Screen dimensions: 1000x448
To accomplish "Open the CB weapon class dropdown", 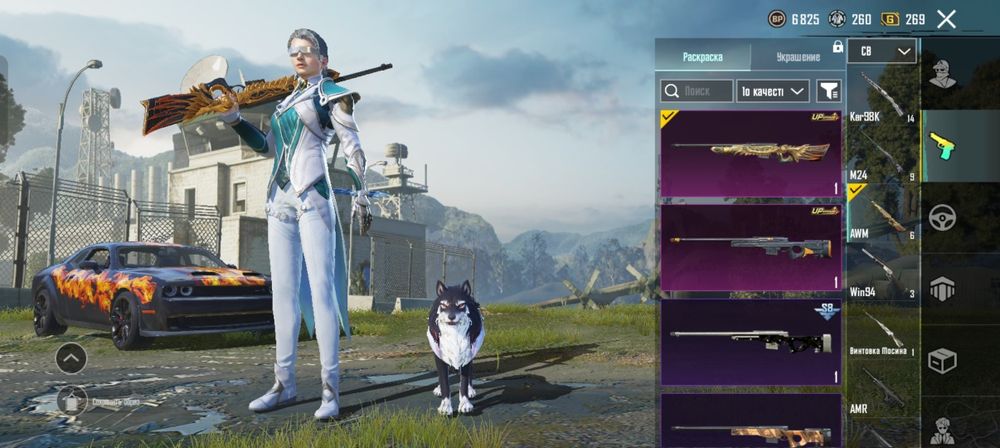I will pos(881,51).
